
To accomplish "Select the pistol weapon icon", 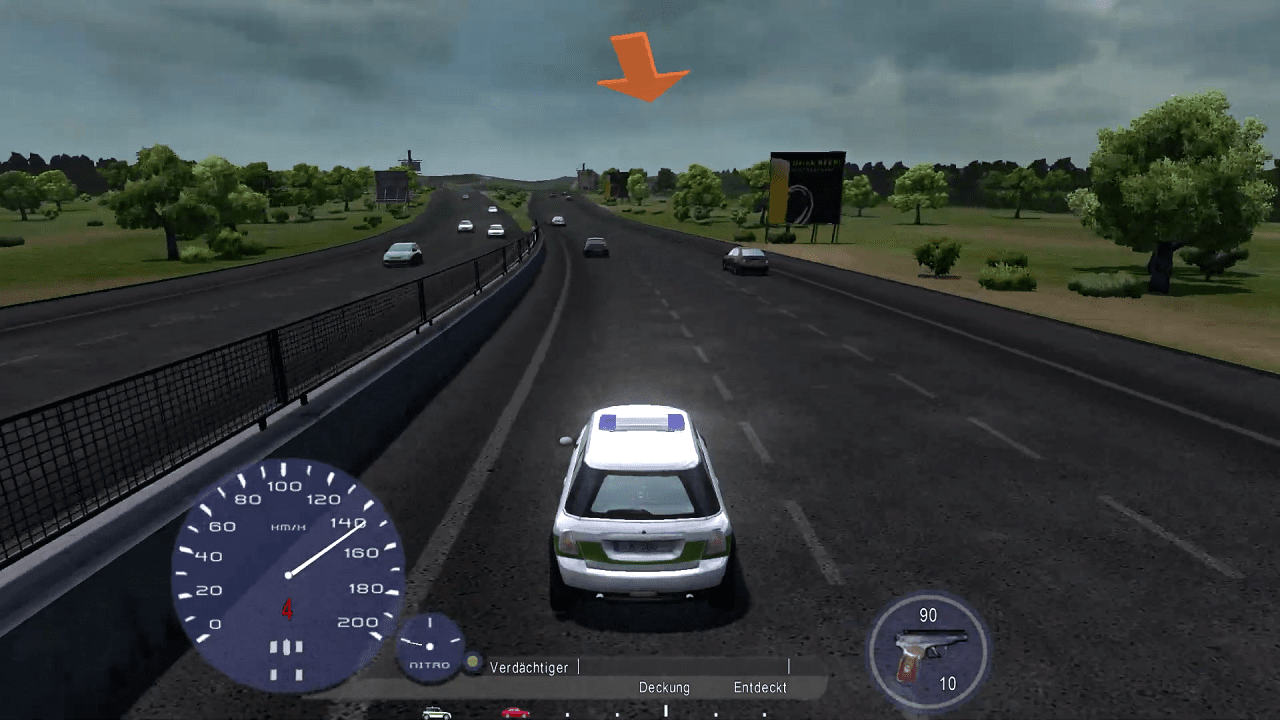I will 929,652.
